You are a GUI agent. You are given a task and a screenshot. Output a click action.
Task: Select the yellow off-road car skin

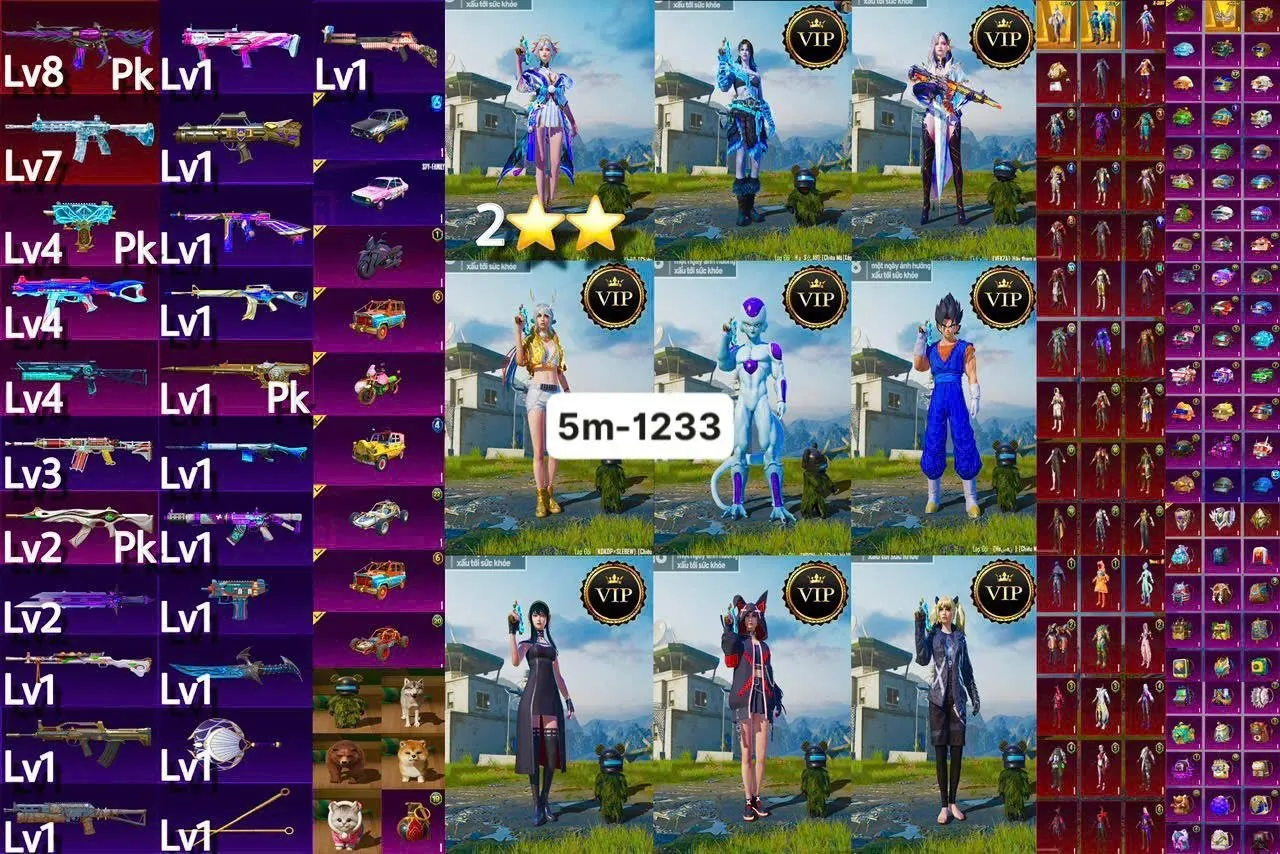point(379,449)
